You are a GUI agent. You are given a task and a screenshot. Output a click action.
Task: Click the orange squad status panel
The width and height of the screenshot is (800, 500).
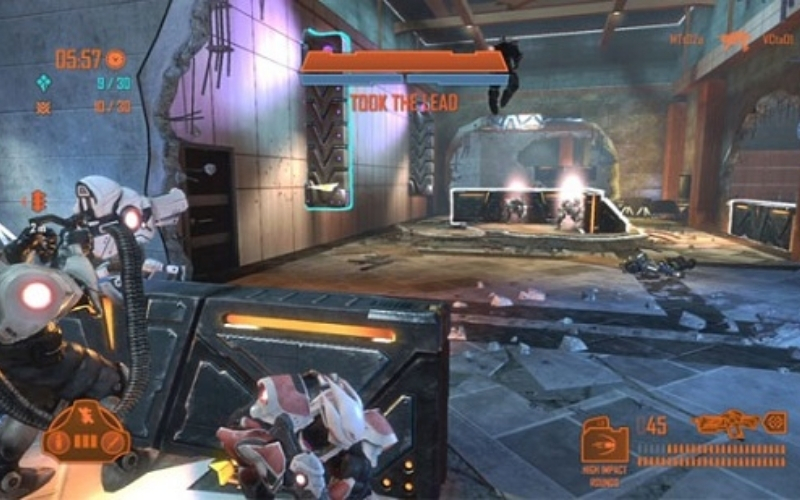click(87, 432)
